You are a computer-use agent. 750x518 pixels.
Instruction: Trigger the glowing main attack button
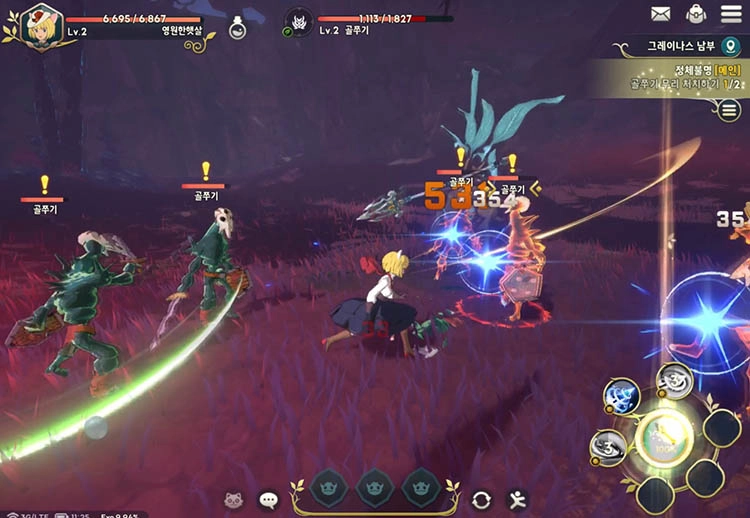pyautogui.click(x=665, y=436)
